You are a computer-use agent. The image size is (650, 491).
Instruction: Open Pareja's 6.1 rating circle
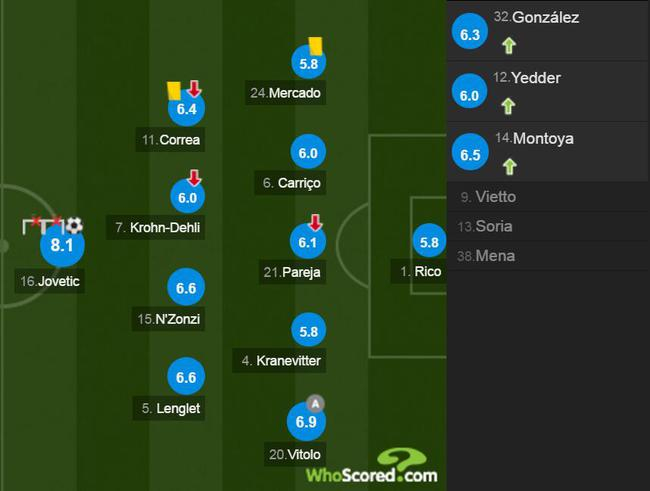pos(307,241)
